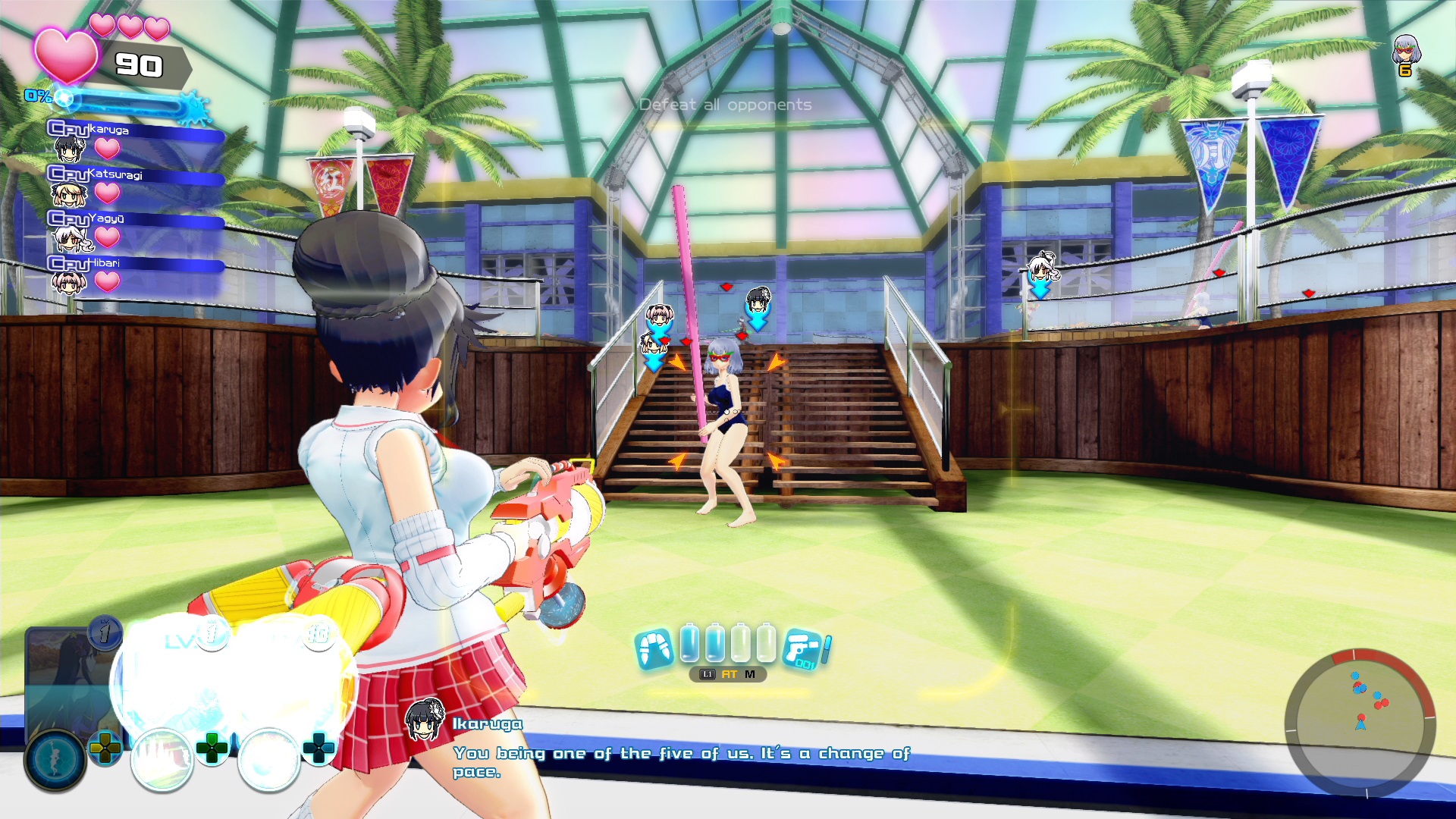Select Katsuragi's CPU teammate row

click(135, 184)
